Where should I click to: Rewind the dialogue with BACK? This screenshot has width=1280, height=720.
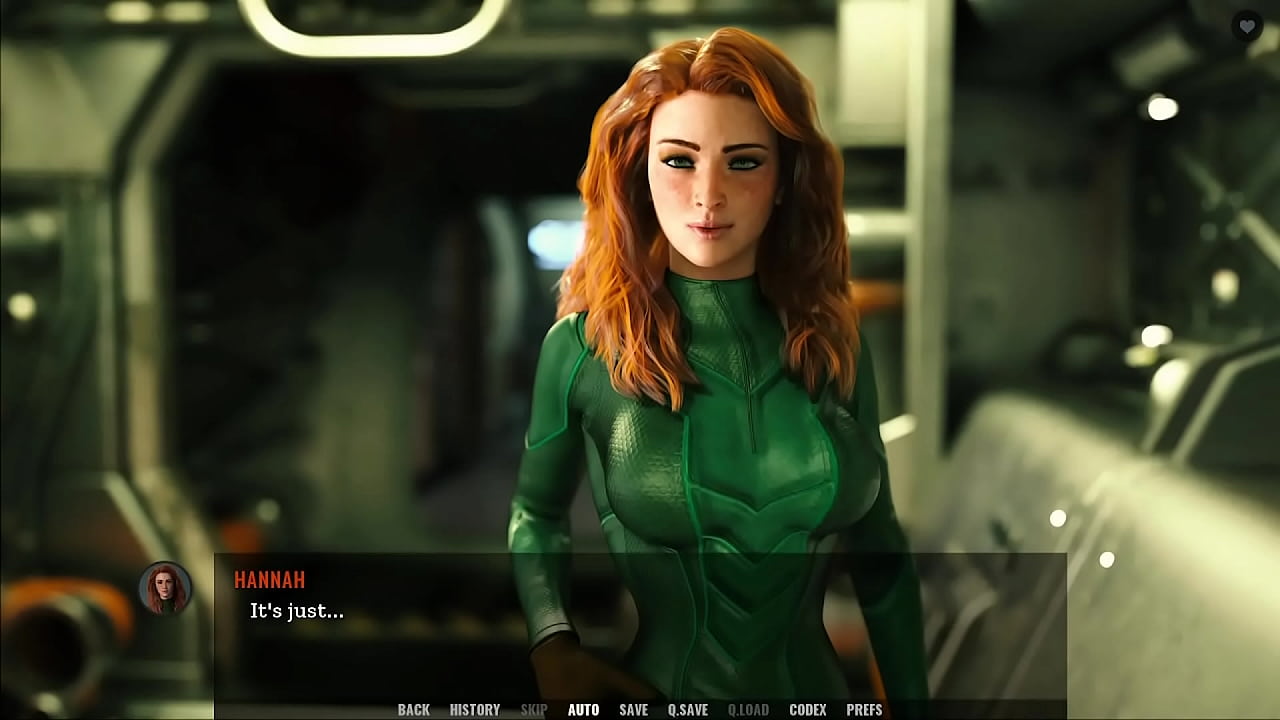412,709
